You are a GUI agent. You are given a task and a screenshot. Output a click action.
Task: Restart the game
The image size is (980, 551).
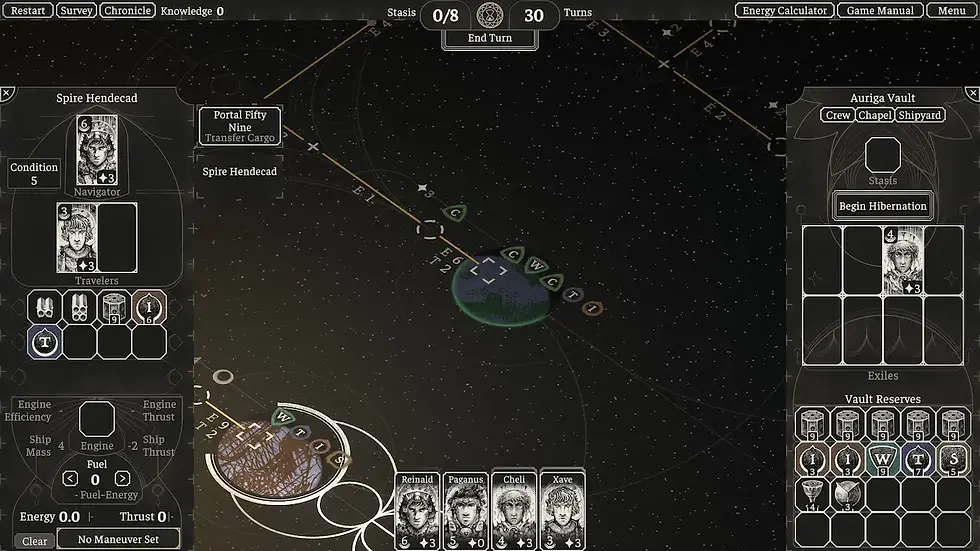point(28,11)
